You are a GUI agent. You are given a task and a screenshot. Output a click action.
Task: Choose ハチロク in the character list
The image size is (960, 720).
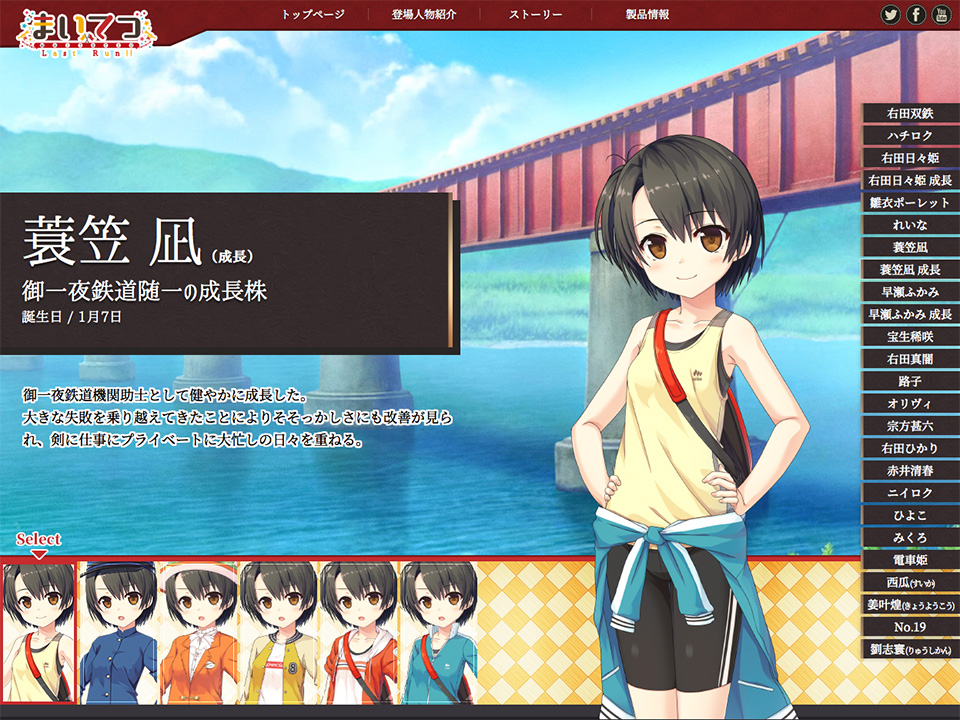[x=910, y=136]
